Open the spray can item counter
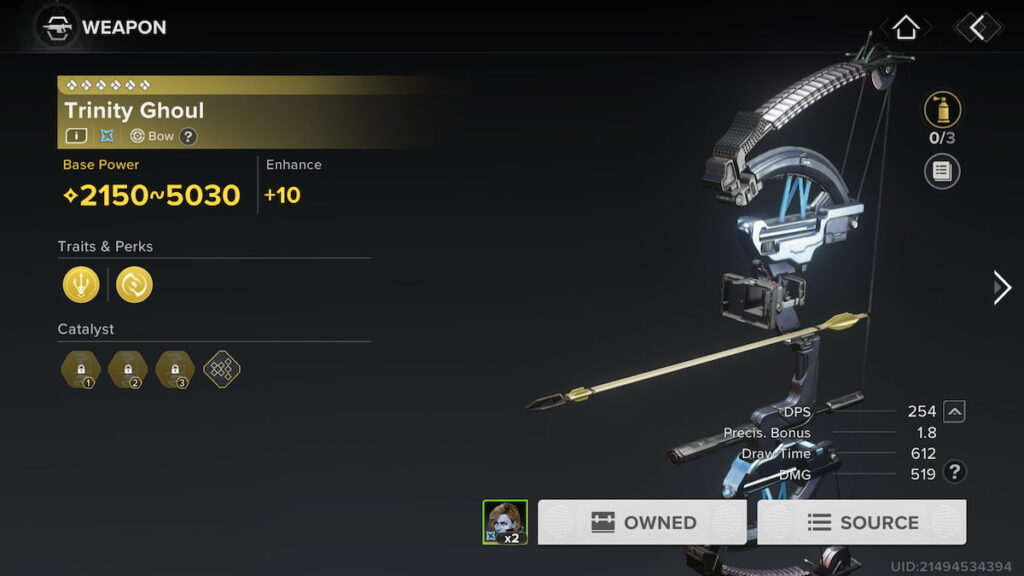The width and height of the screenshot is (1024, 576). [942, 110]
